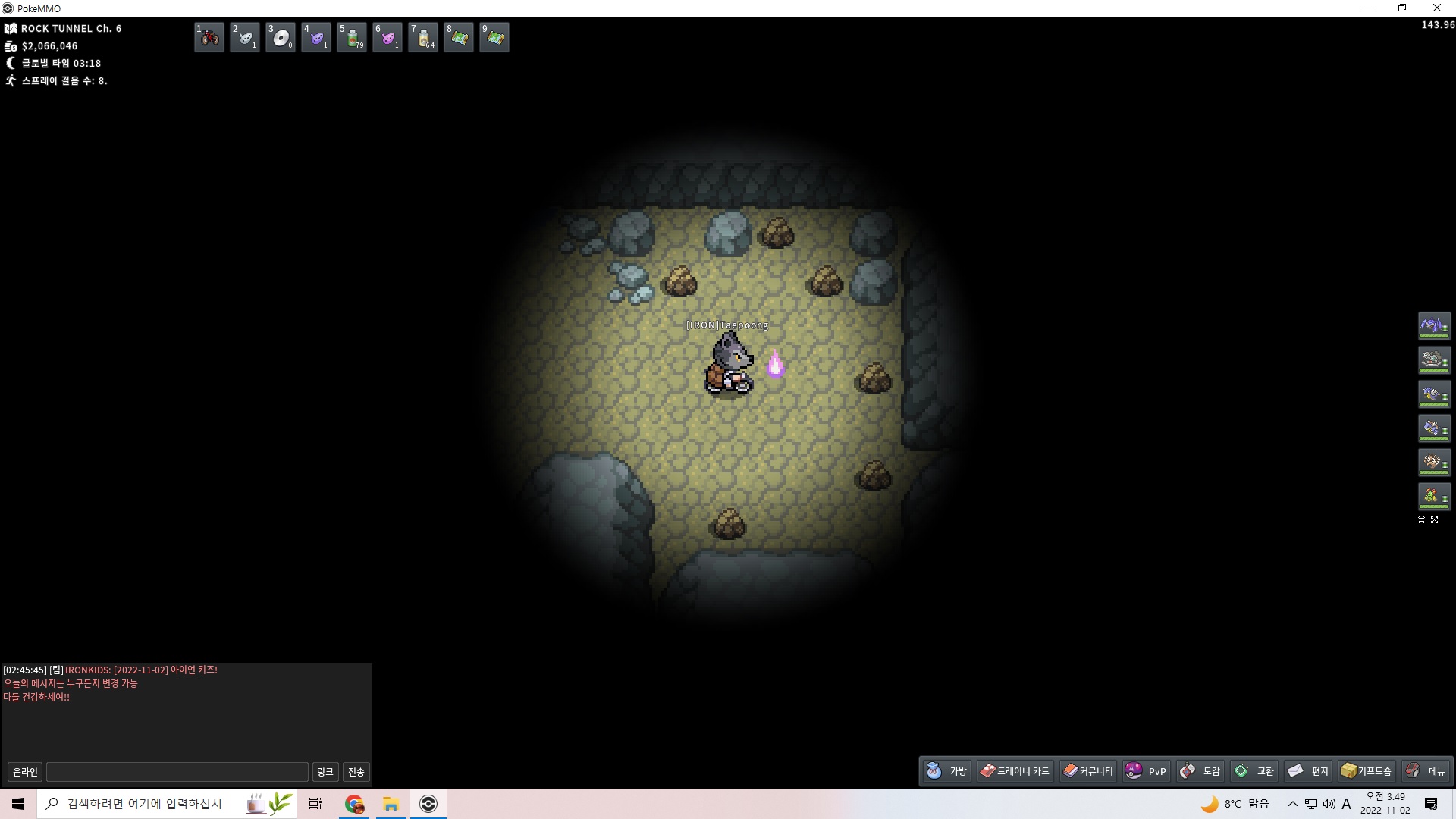Viewport: 1456px width, 819px height.
Task: Use the bicycle in hotbar slot 1
Action: (x=209, y=37)
